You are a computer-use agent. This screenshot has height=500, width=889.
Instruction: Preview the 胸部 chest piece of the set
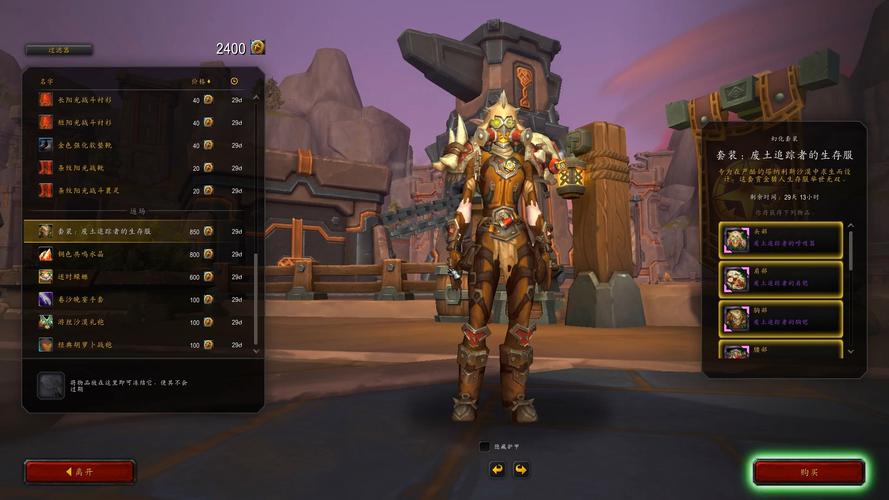pos(781,319)
